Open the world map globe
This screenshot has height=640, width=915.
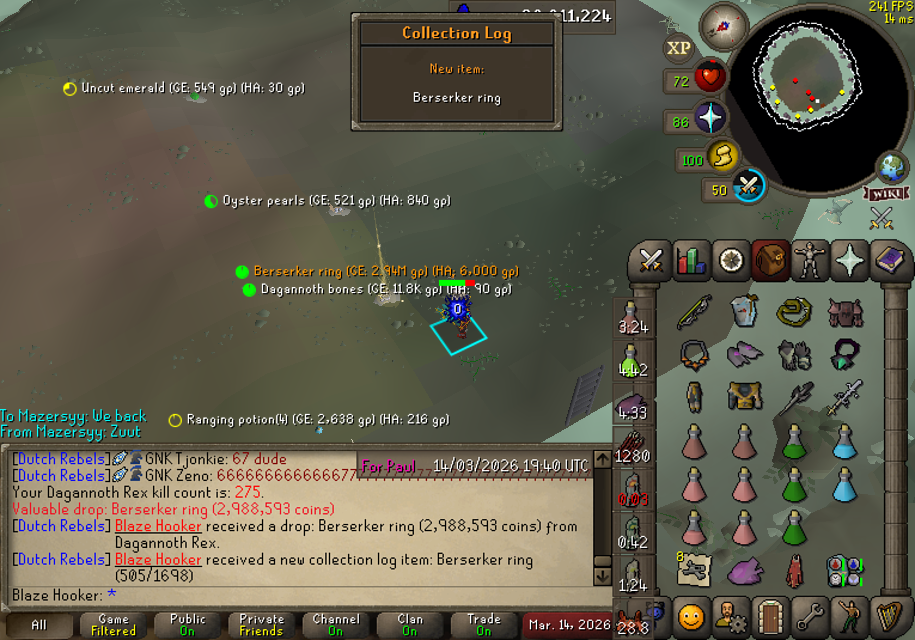(891, 167)
